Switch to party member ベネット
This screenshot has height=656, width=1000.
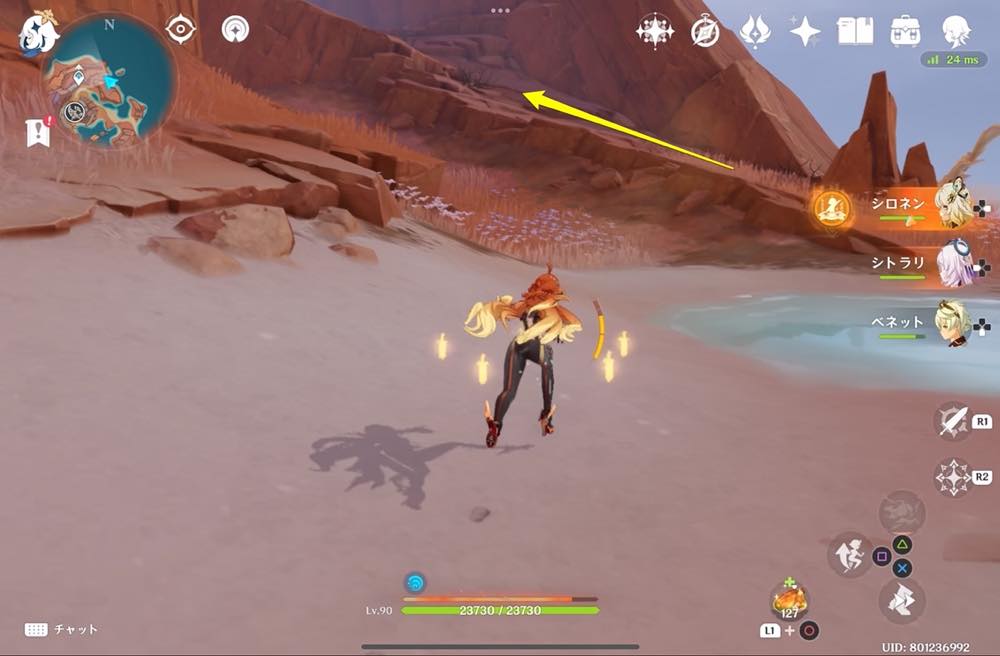pyautogui.click(x=953, y=323)
